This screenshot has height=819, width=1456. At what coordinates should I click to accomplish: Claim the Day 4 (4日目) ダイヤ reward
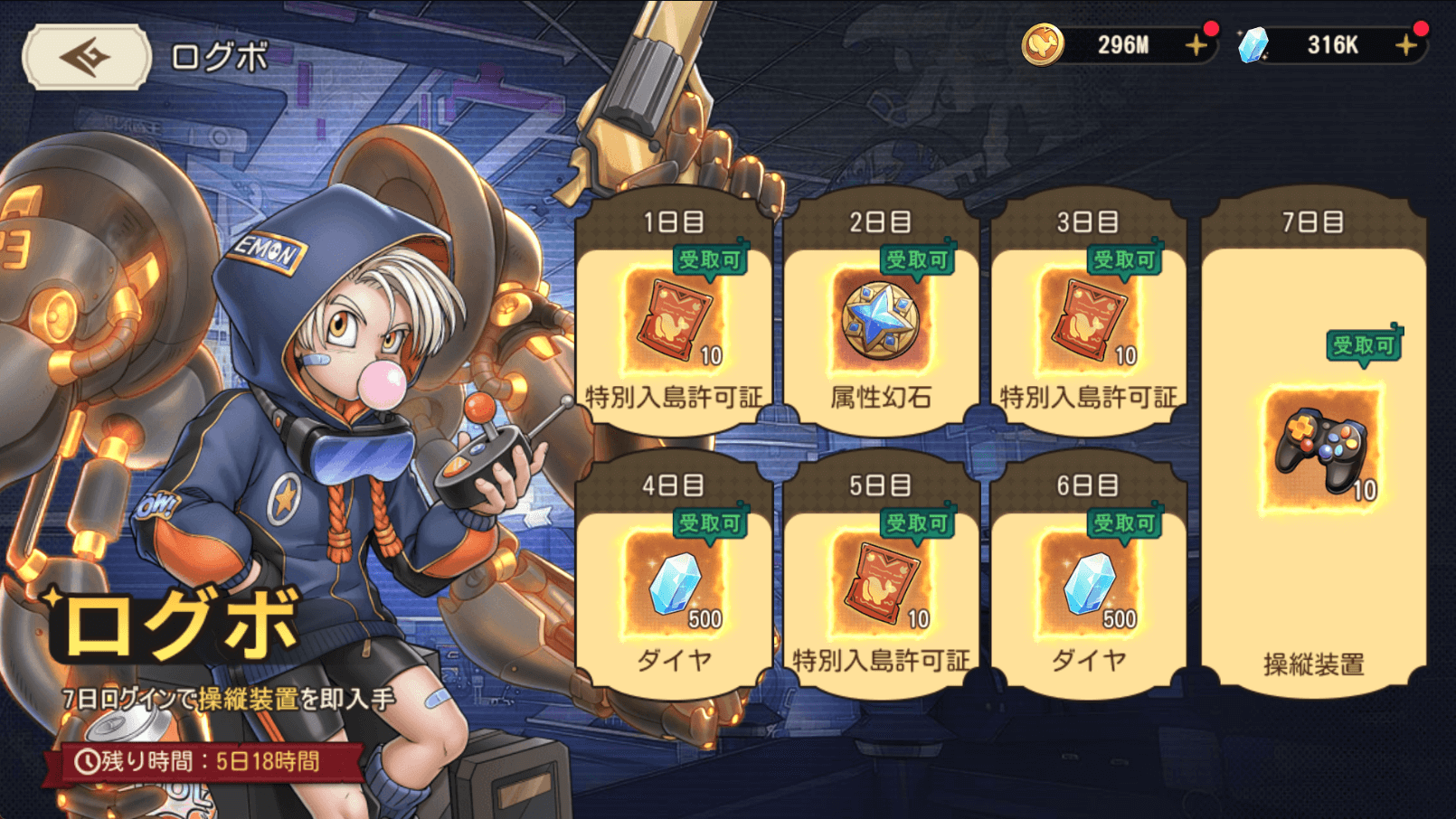[x=674, y=584]
